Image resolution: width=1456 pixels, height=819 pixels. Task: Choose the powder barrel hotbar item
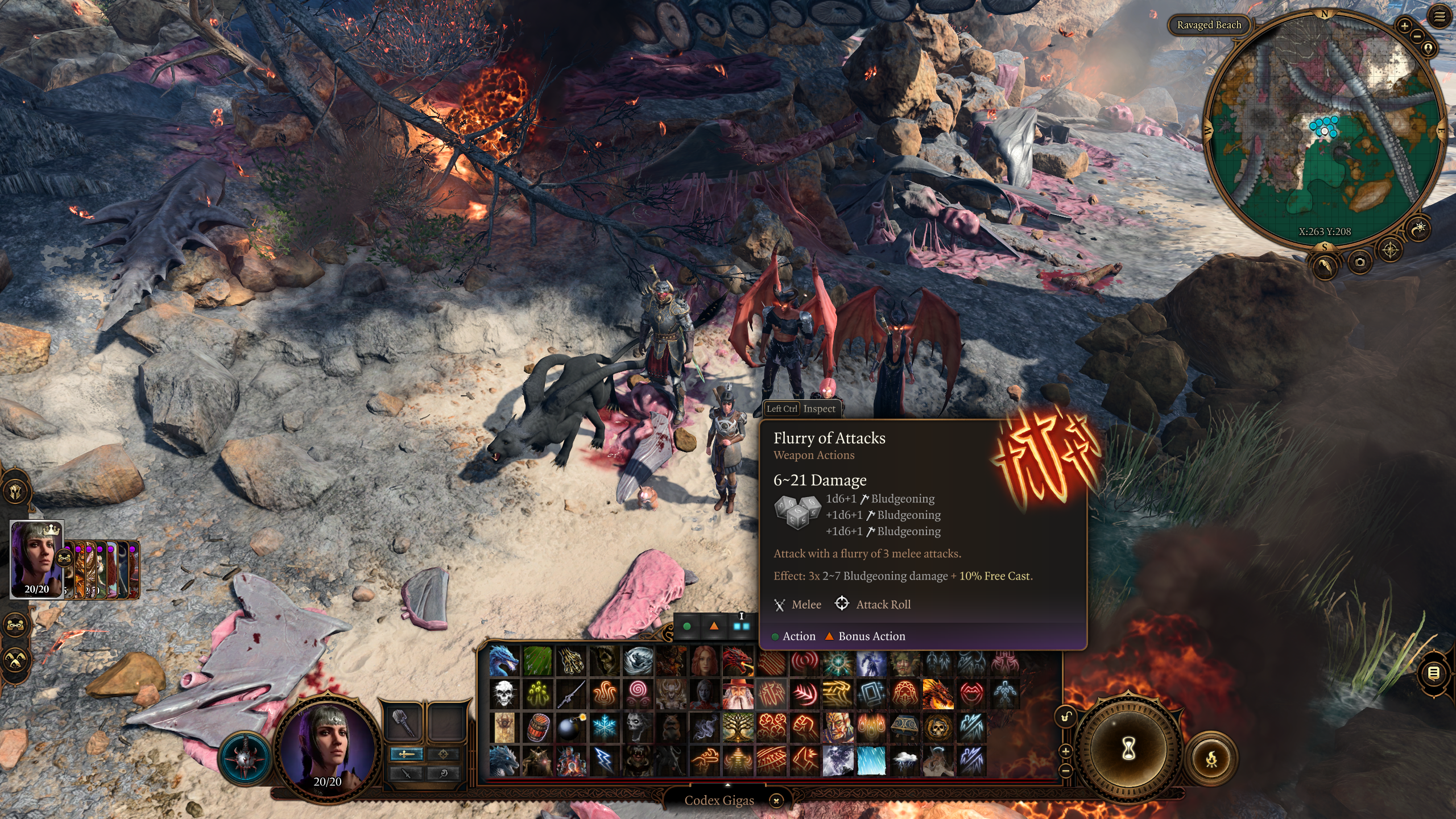pyautogui.click(x=537, y=727)
